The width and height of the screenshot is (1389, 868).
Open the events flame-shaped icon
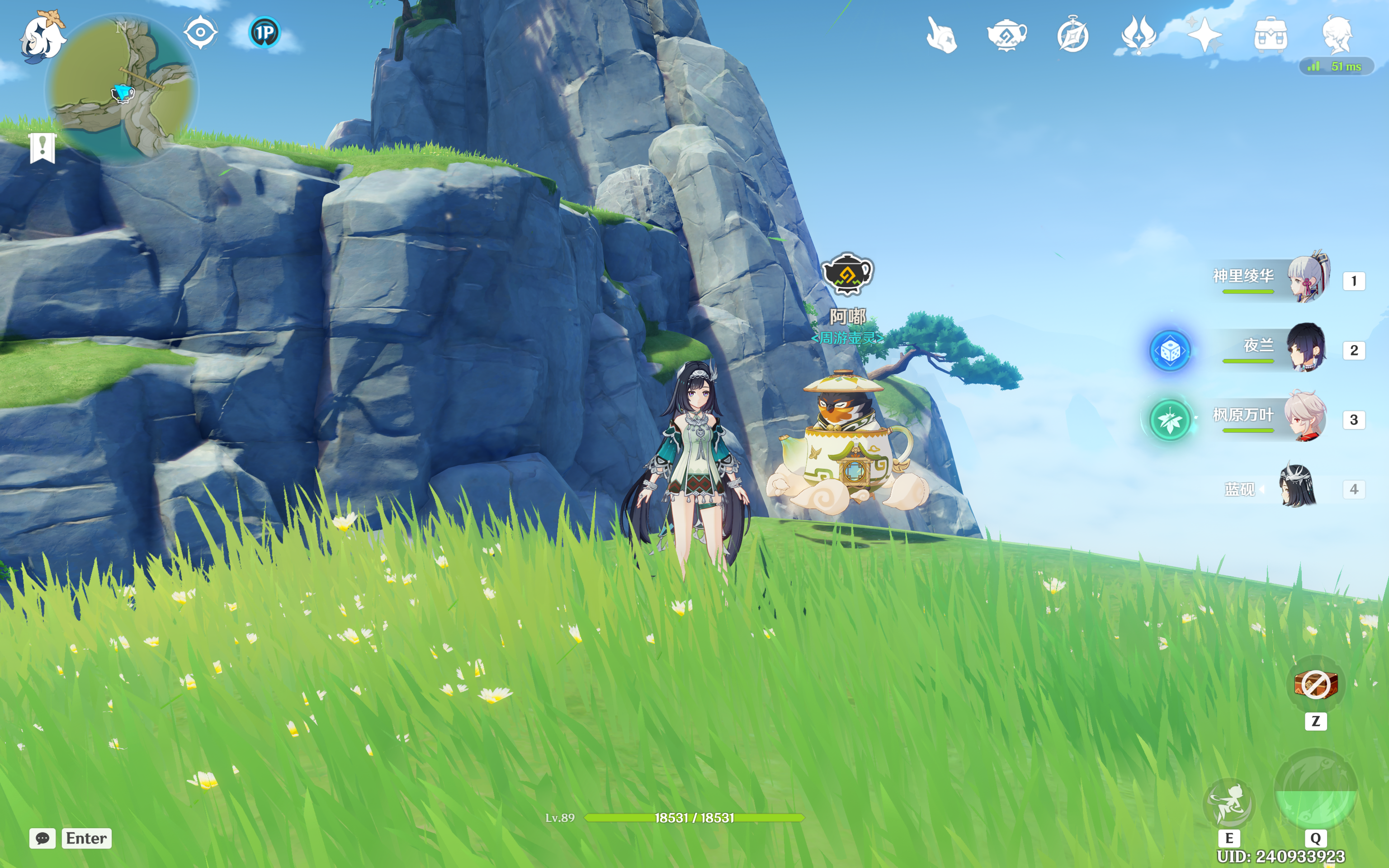[1138, 35]
